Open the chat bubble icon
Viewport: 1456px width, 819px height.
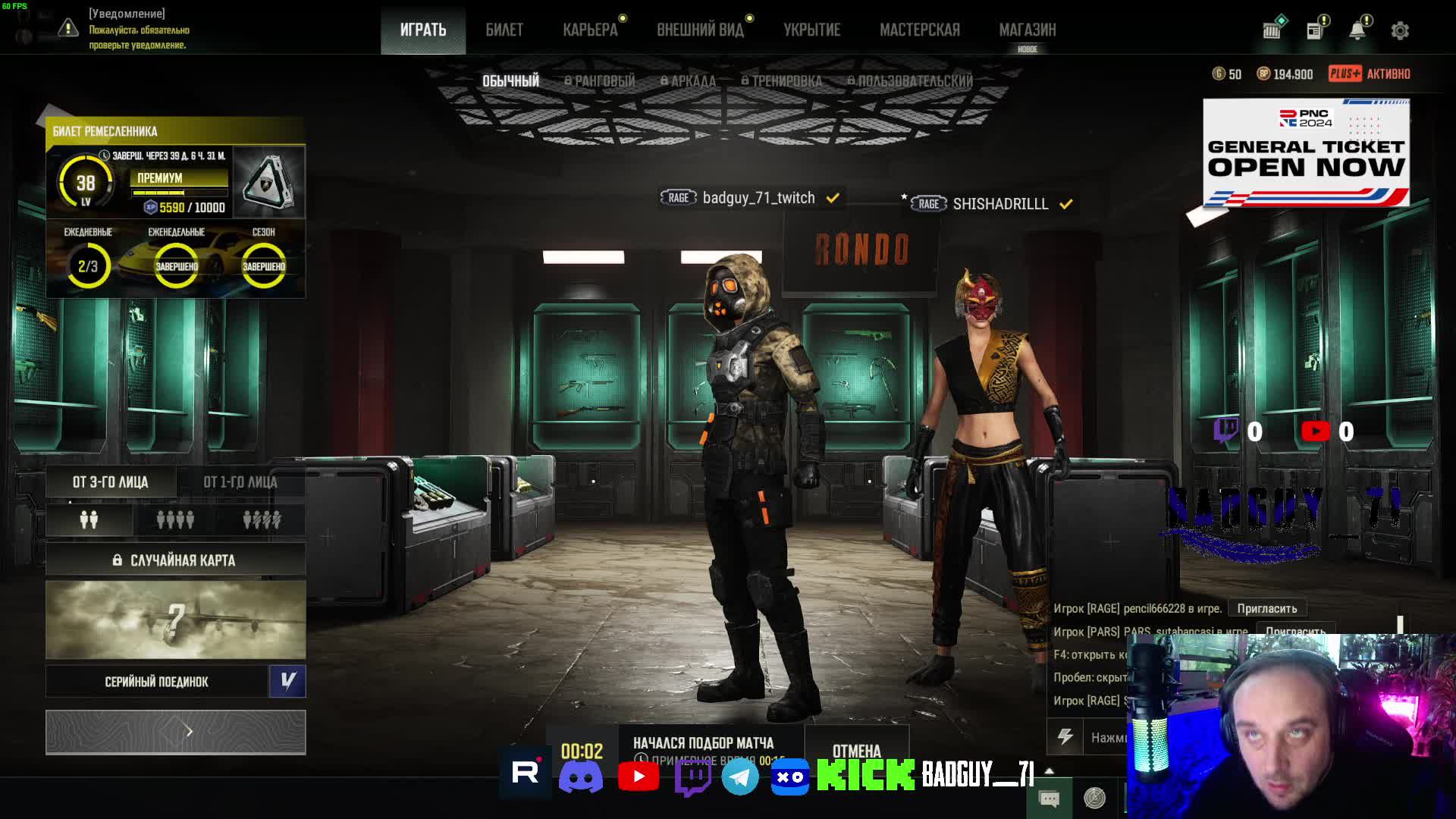1050,798
